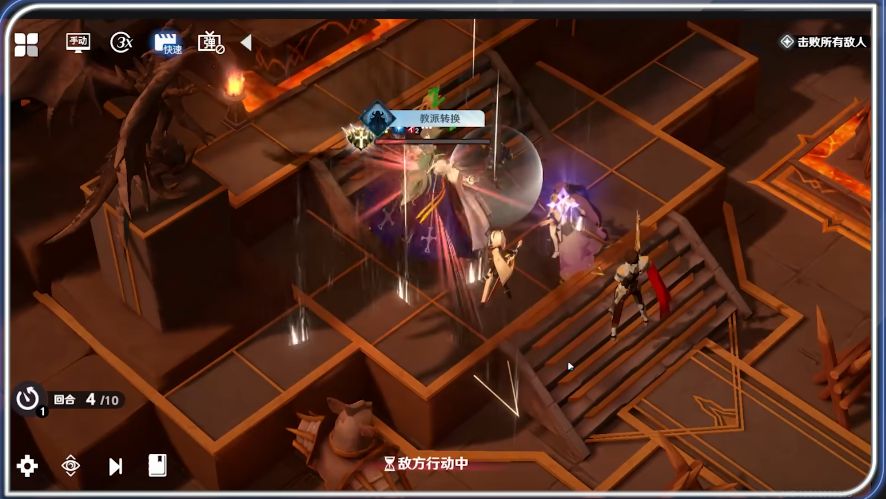Open the 击败所有敌人 objective tracker
This screenshot has height=499, width=886.
(x=823, y=42)
